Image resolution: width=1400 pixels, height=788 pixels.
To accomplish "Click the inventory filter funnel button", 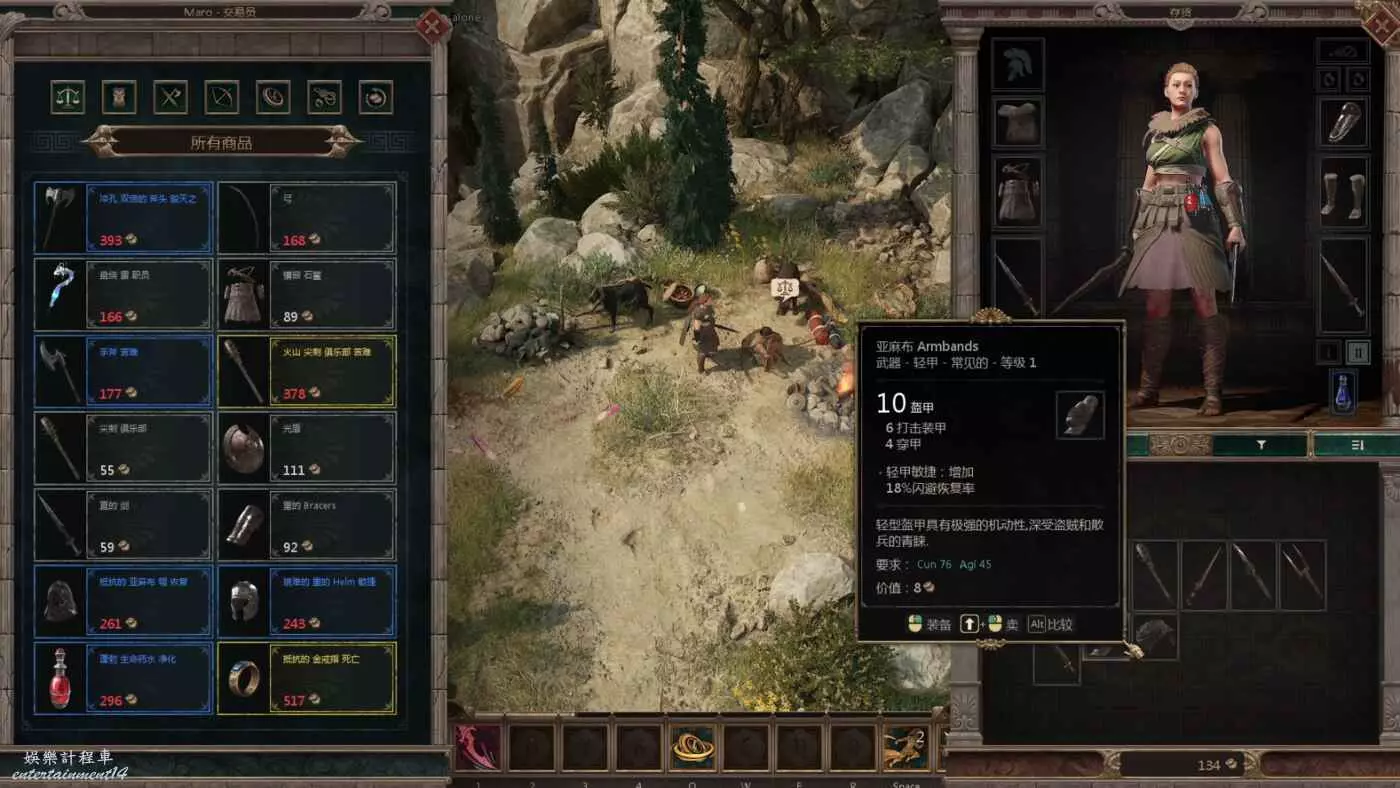I will (1261, 445).
